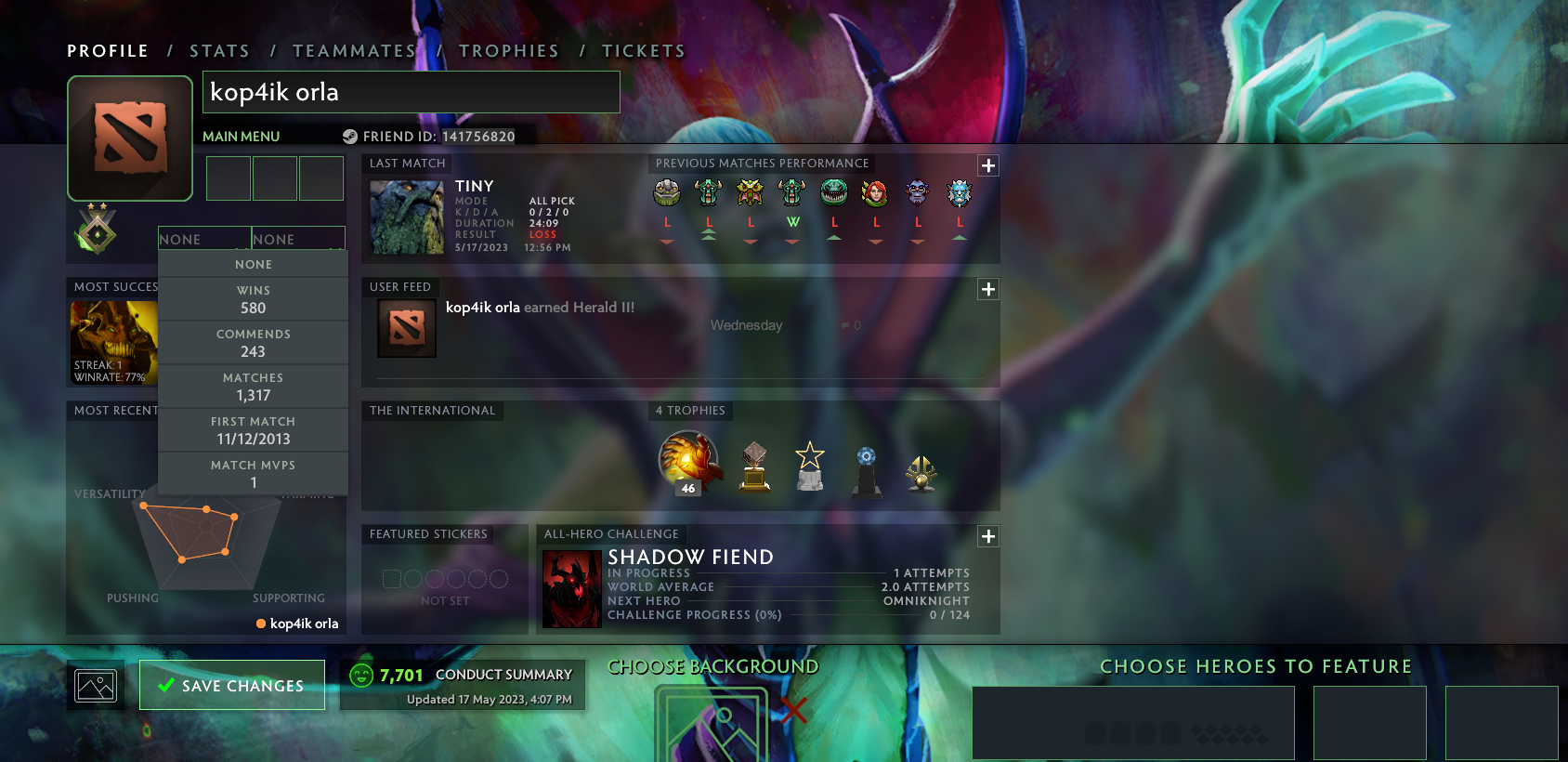Open the Dota 2 logo profile avatar
The height and width of the screenshot is (762, 1568).
click(x=129, y=138)
